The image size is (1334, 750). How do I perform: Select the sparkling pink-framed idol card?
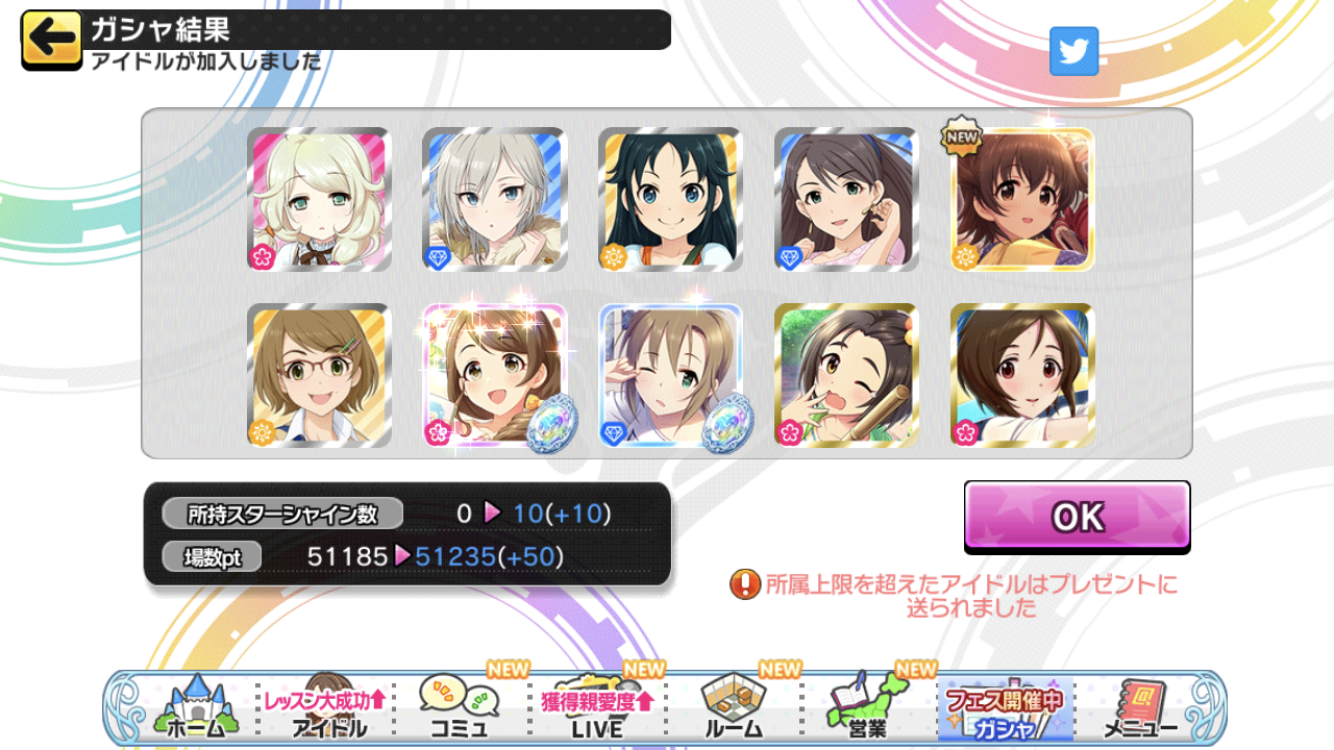[x=495, y=375]
